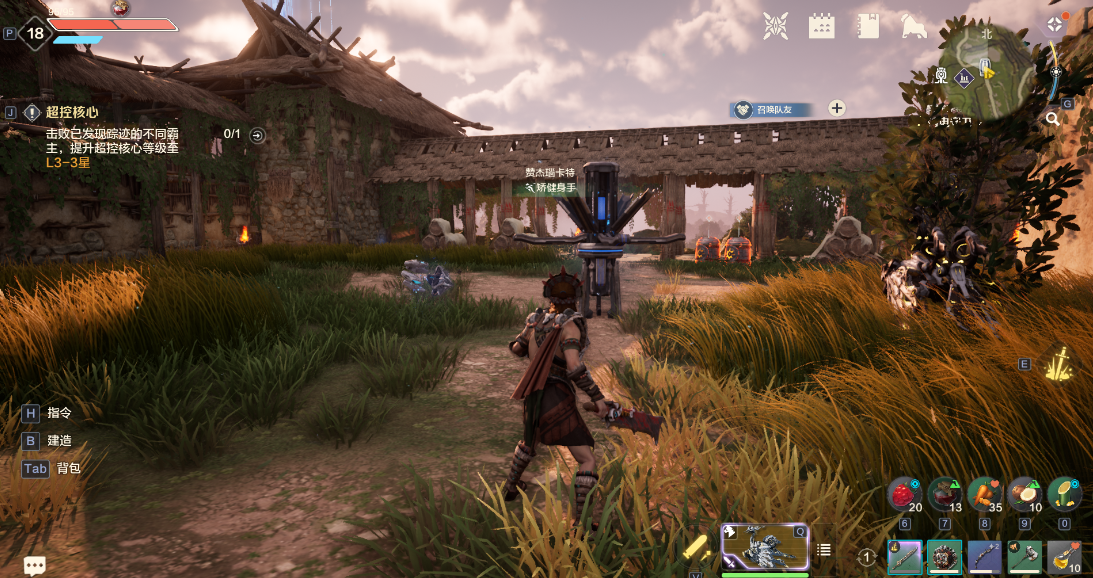Select the 召唤队友 summon teammate button

click(770, 109)
